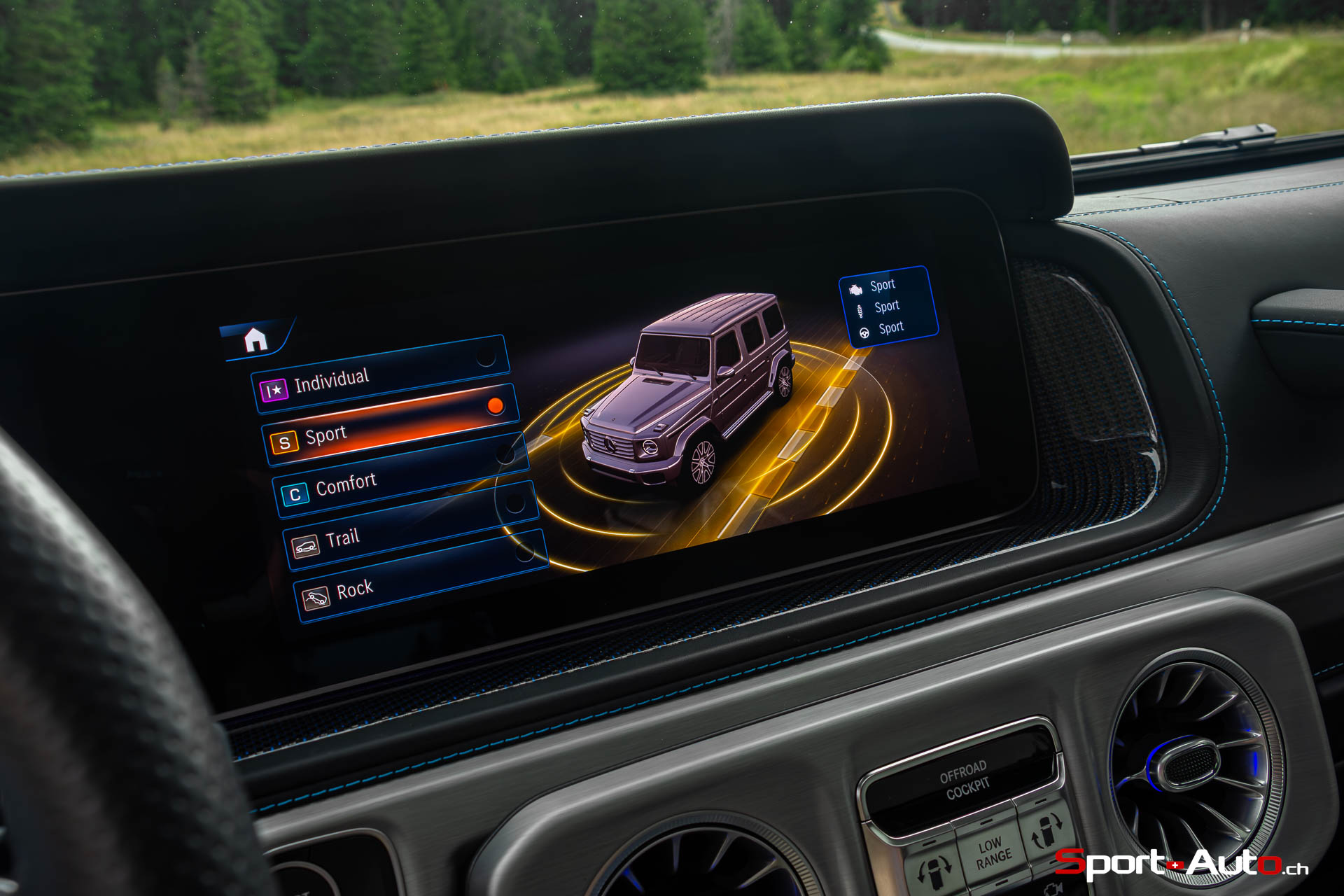Activate the Trail drive mode

tap(411, 527)
